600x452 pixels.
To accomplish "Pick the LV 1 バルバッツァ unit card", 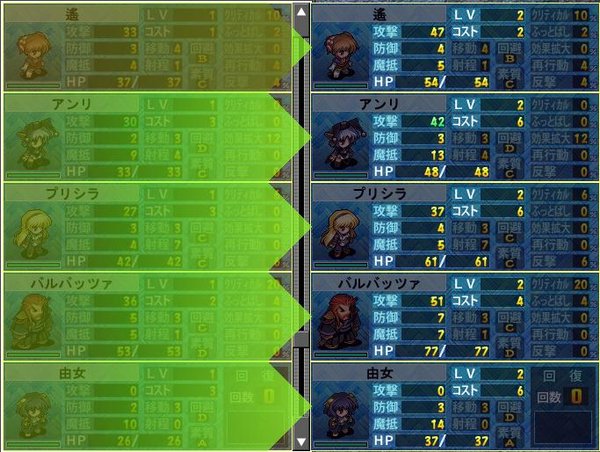I will (145, 316).
